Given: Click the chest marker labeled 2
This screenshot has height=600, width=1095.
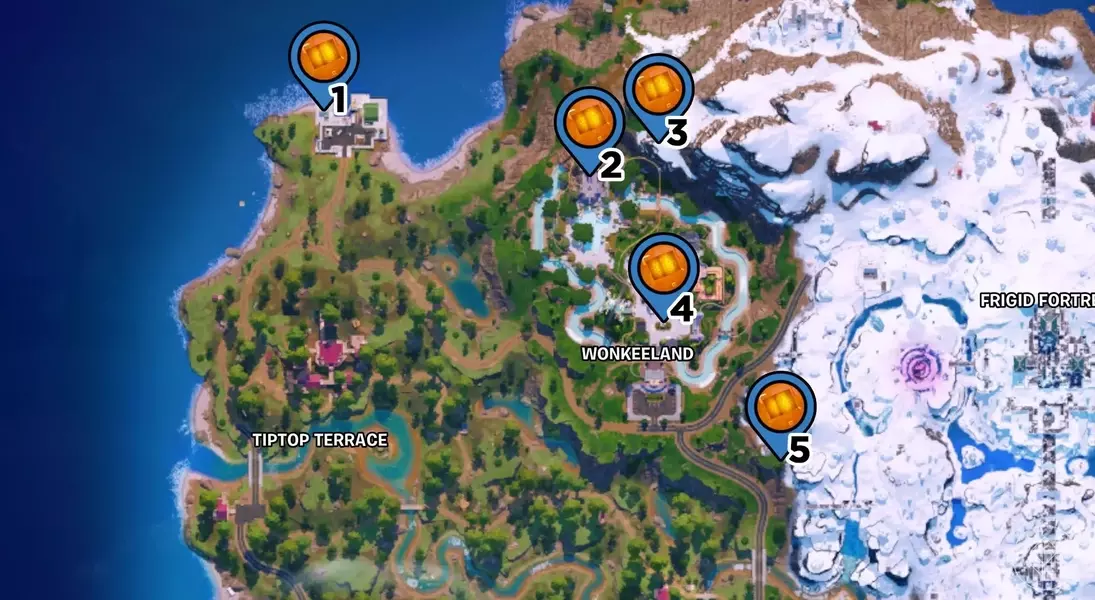Looking at the screenshot, I should pos(589,123).
